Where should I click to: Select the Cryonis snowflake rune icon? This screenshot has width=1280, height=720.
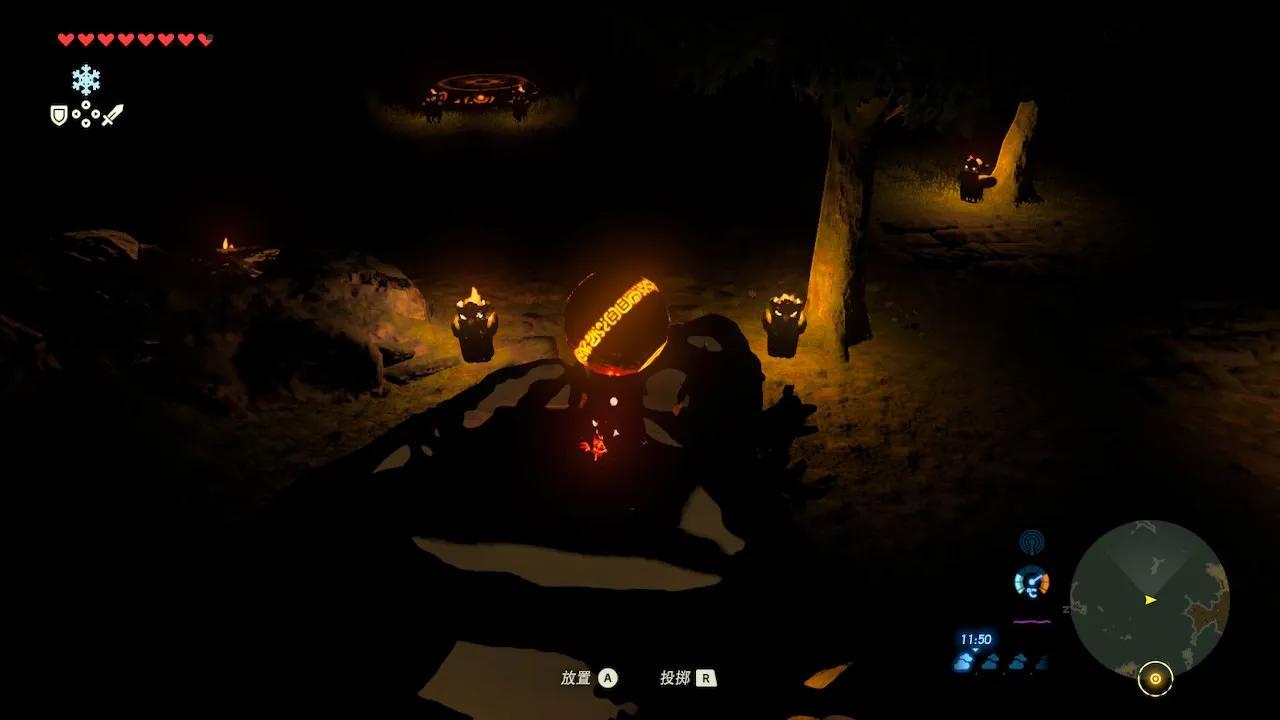pos(86,80)
